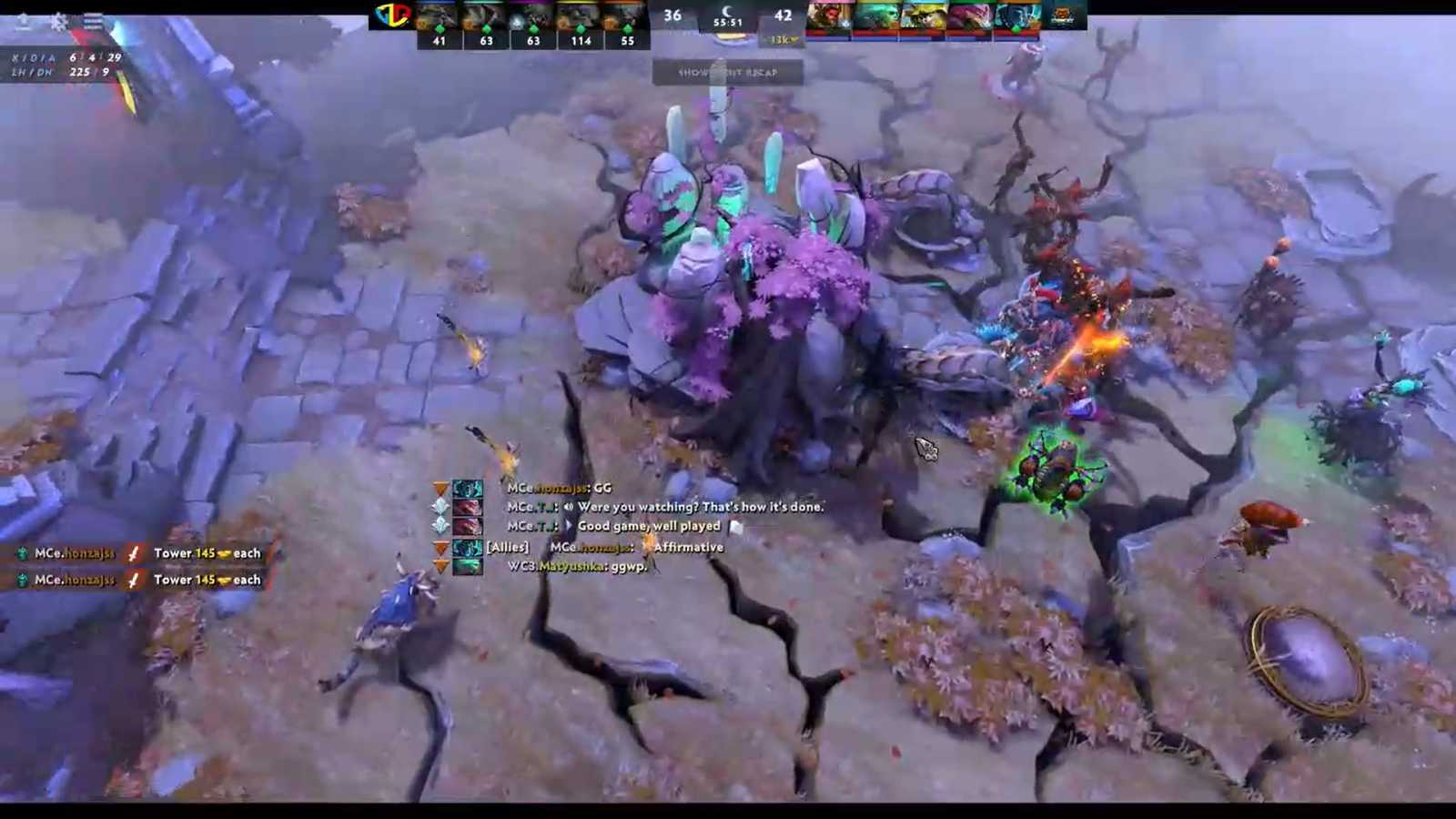Select the first Radiant hero portrait
The width and height of the screenshot is (1456, 819).
point(439,16)
